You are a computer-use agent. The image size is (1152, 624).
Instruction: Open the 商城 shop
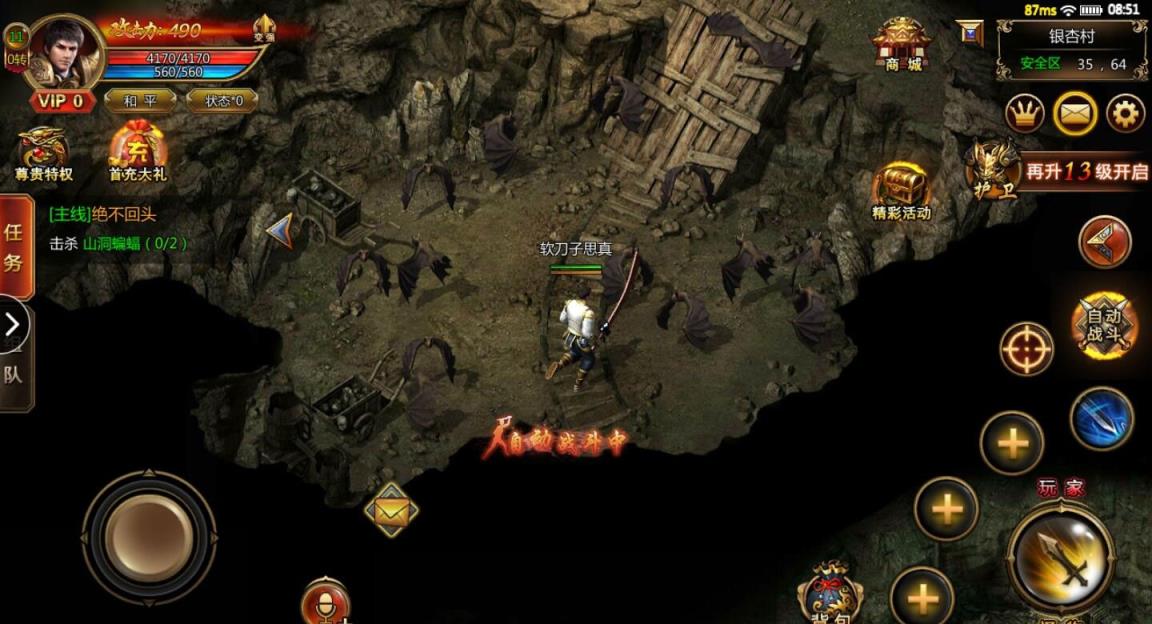pyautogui.click(x=901, y=44)
